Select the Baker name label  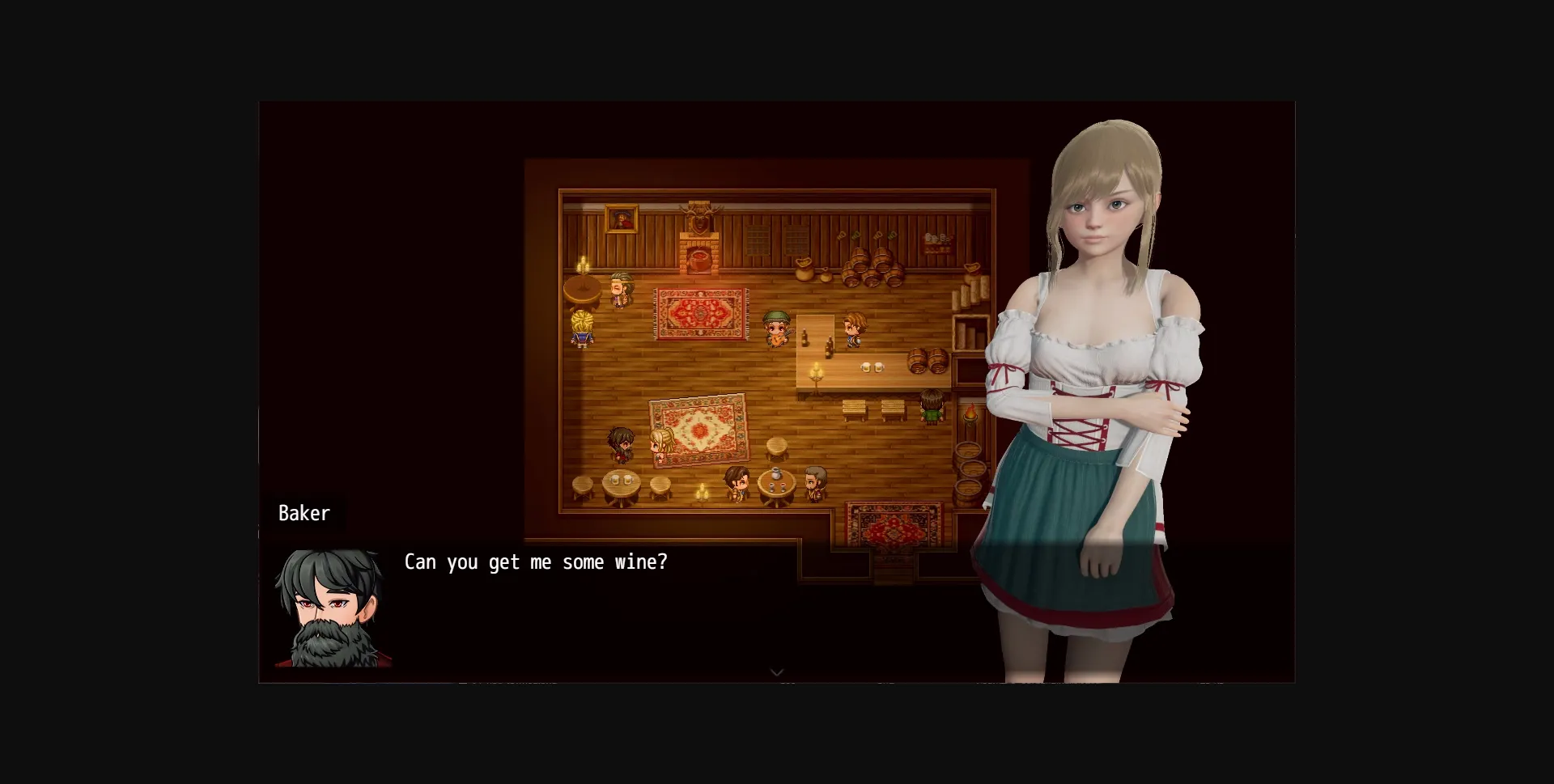pos(304,513)
